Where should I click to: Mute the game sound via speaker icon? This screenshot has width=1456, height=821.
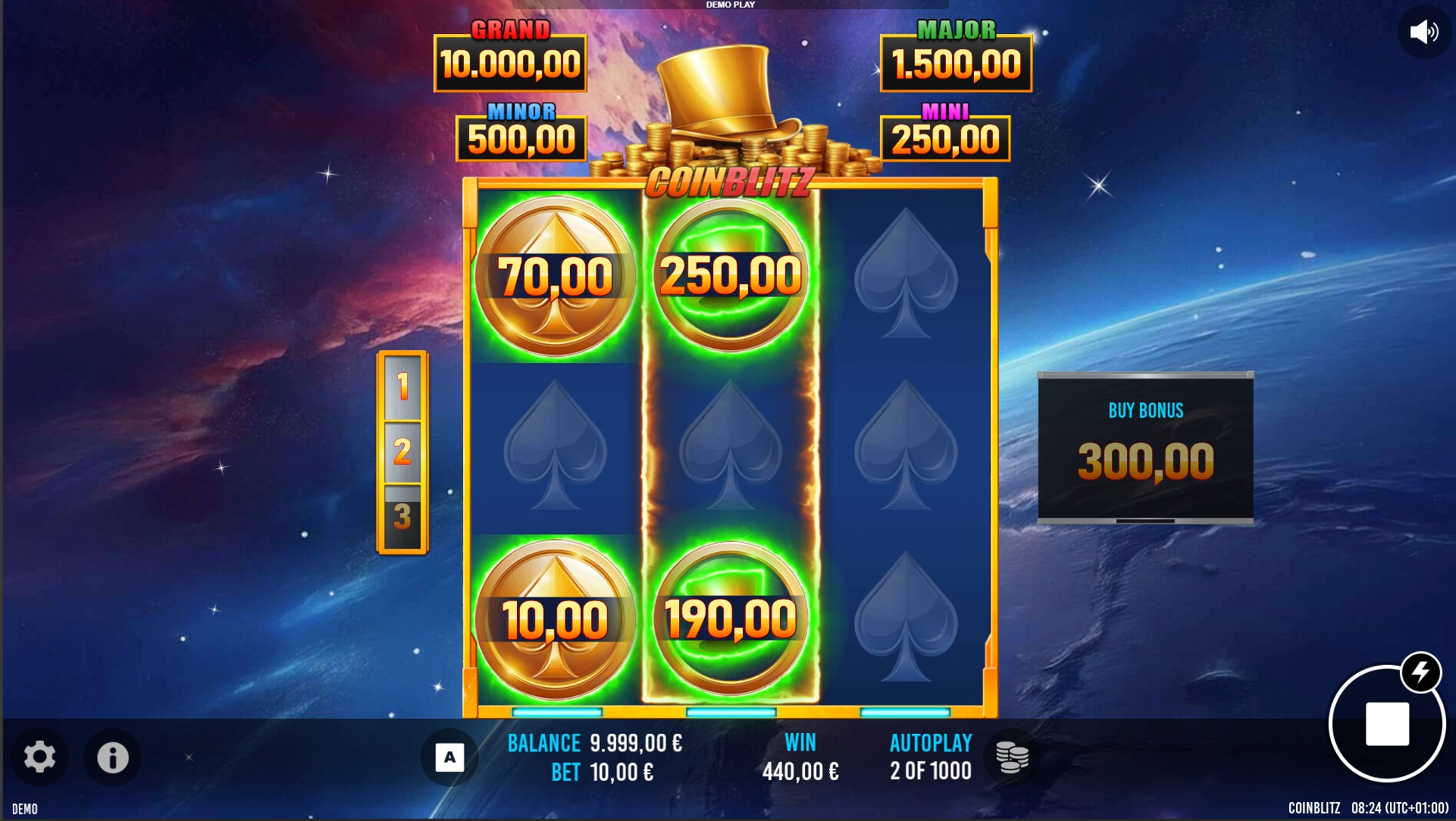click(x=1423, y=32)
